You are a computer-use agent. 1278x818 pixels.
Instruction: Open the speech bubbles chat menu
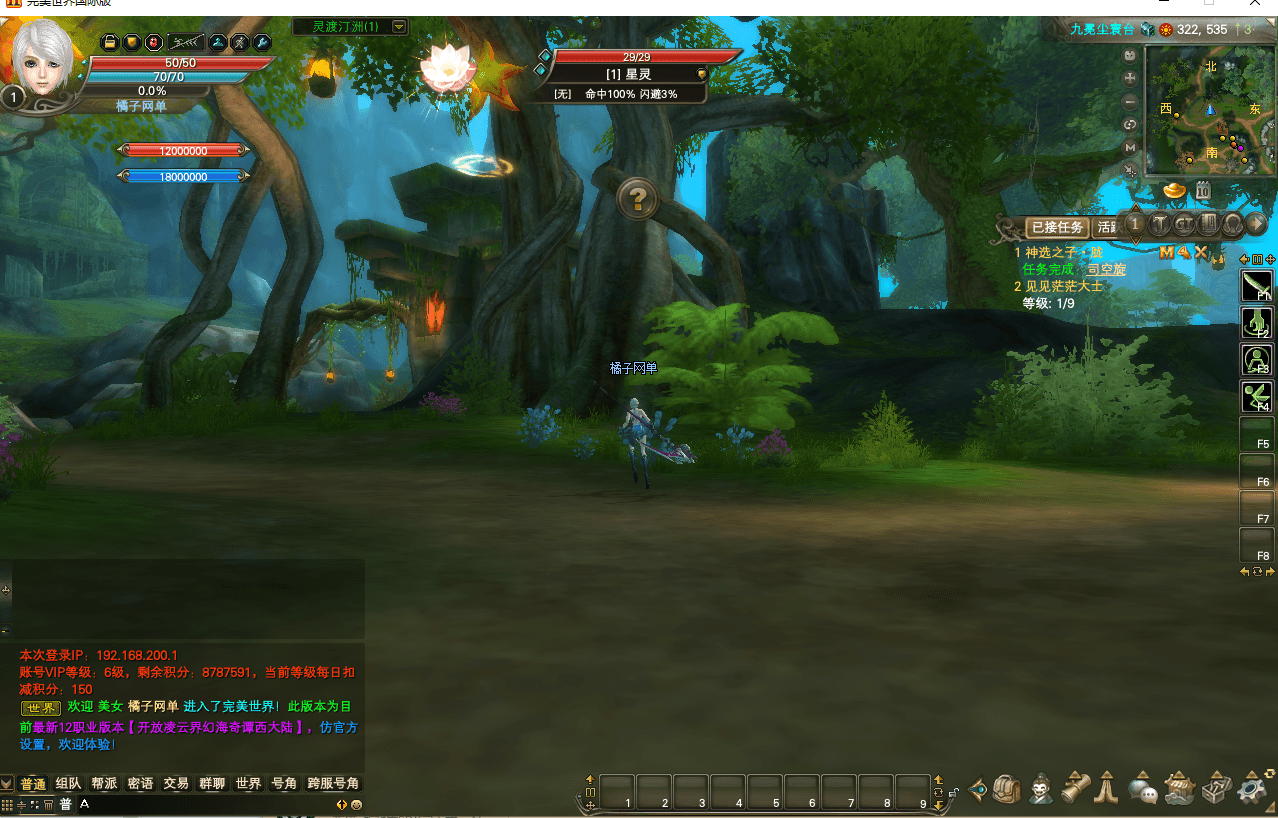click(1143, 789)
